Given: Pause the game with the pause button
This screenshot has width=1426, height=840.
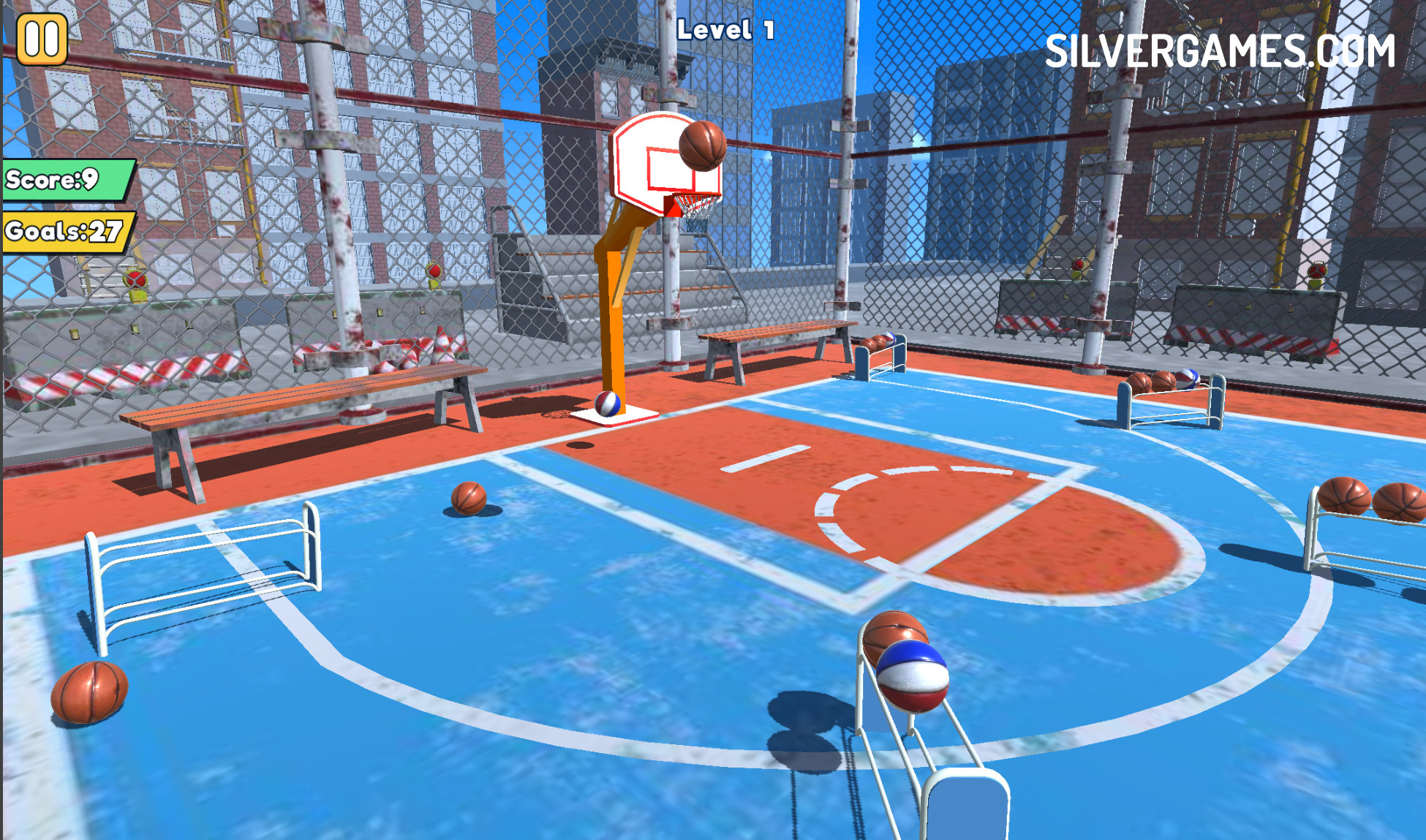Looking at the screenshot, I should [x=42, y=39].
